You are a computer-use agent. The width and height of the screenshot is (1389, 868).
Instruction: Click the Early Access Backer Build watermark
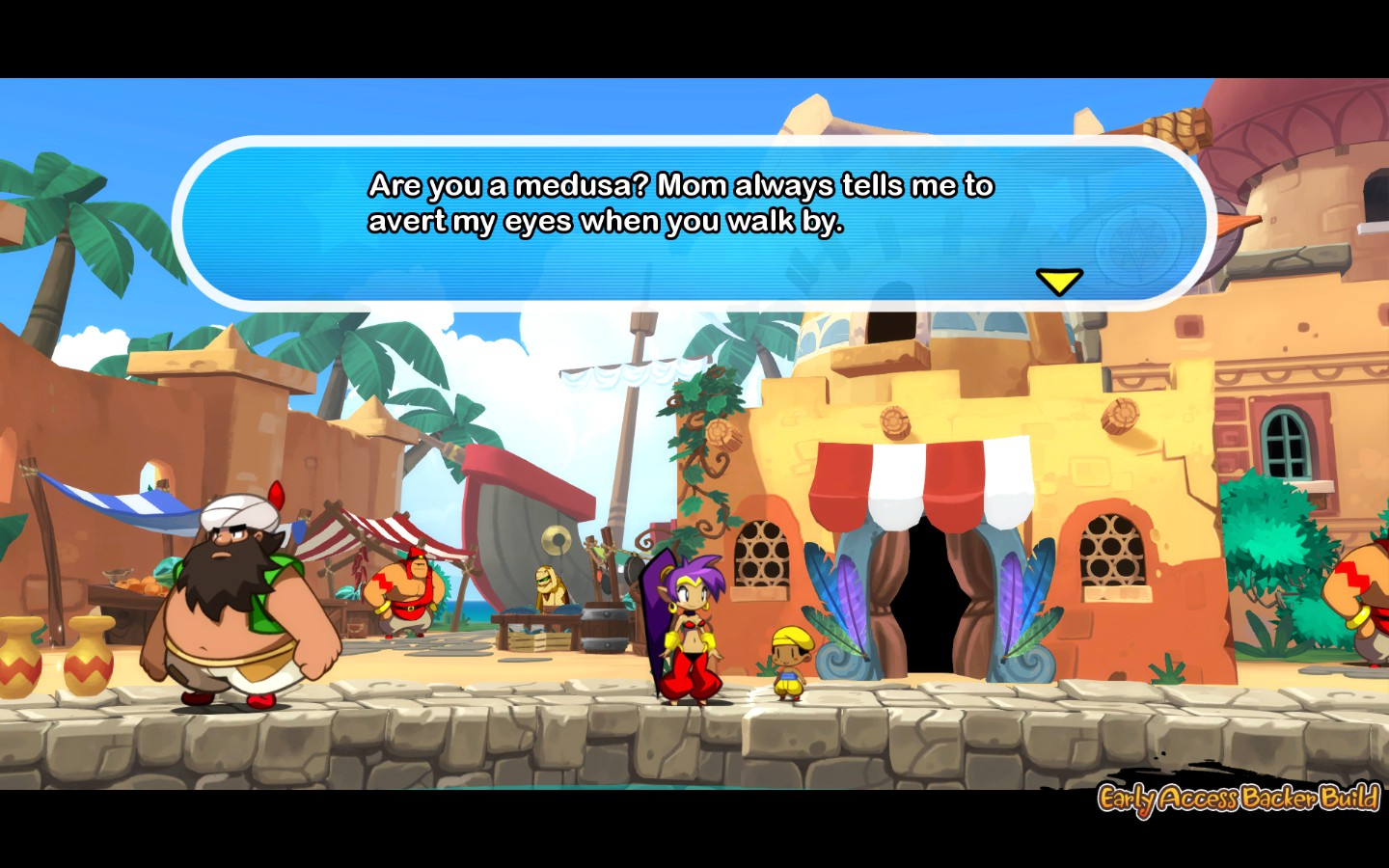pyautogui.click(x=1238, y=800)
